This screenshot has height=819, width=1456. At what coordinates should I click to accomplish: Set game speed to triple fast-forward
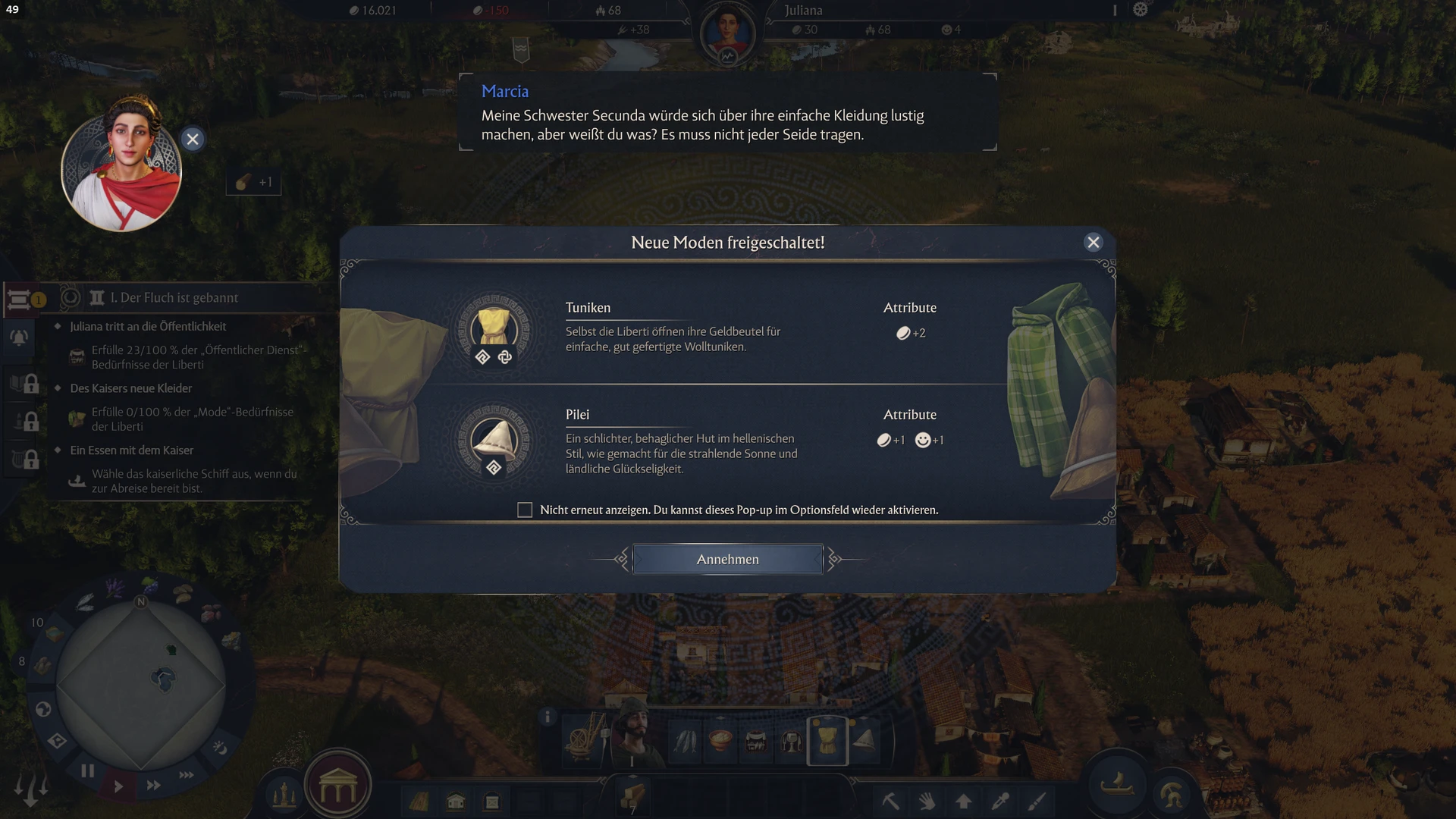tap(187, 775)
